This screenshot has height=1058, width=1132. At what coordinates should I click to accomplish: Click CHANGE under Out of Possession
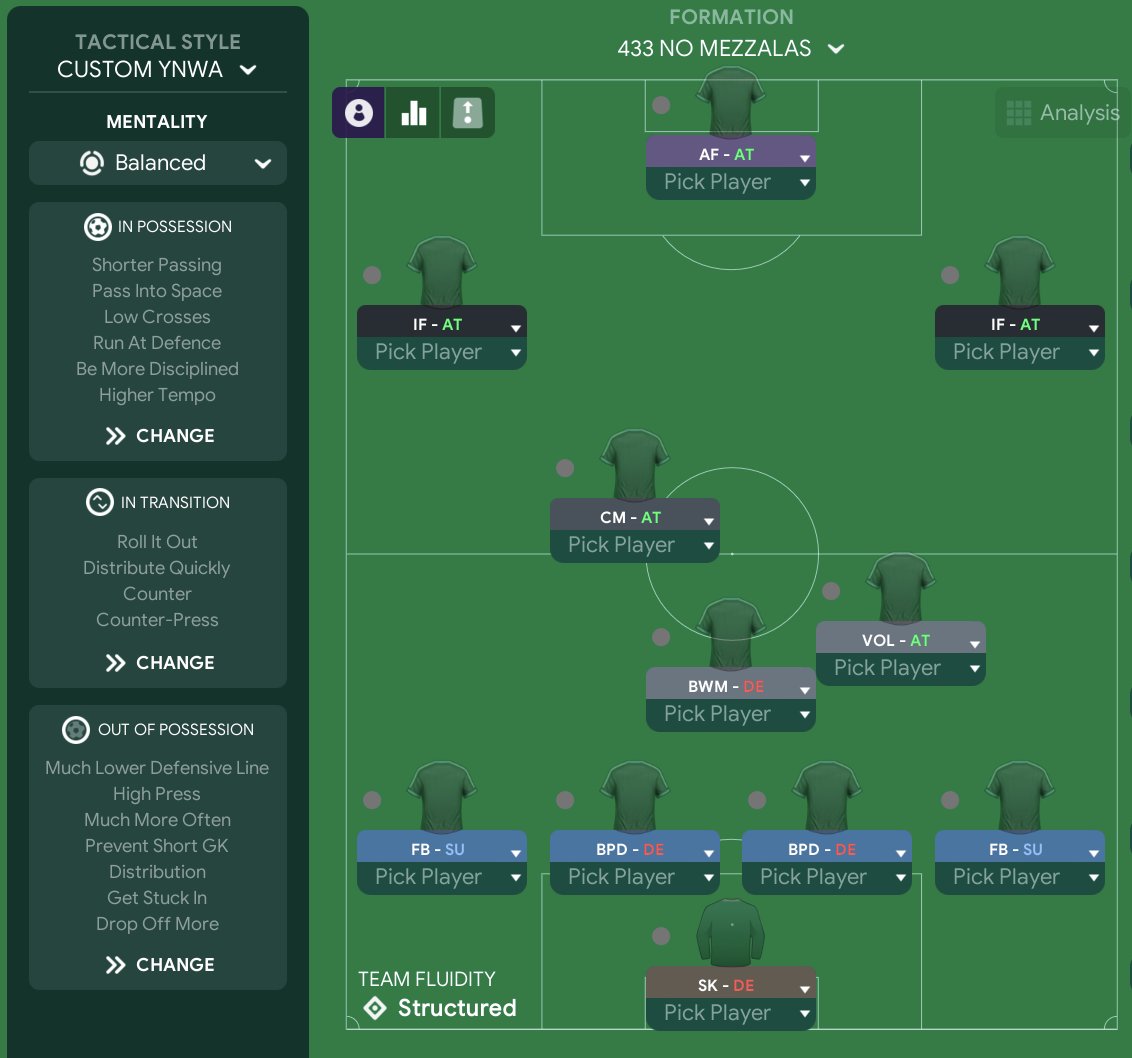click(159, 965)
